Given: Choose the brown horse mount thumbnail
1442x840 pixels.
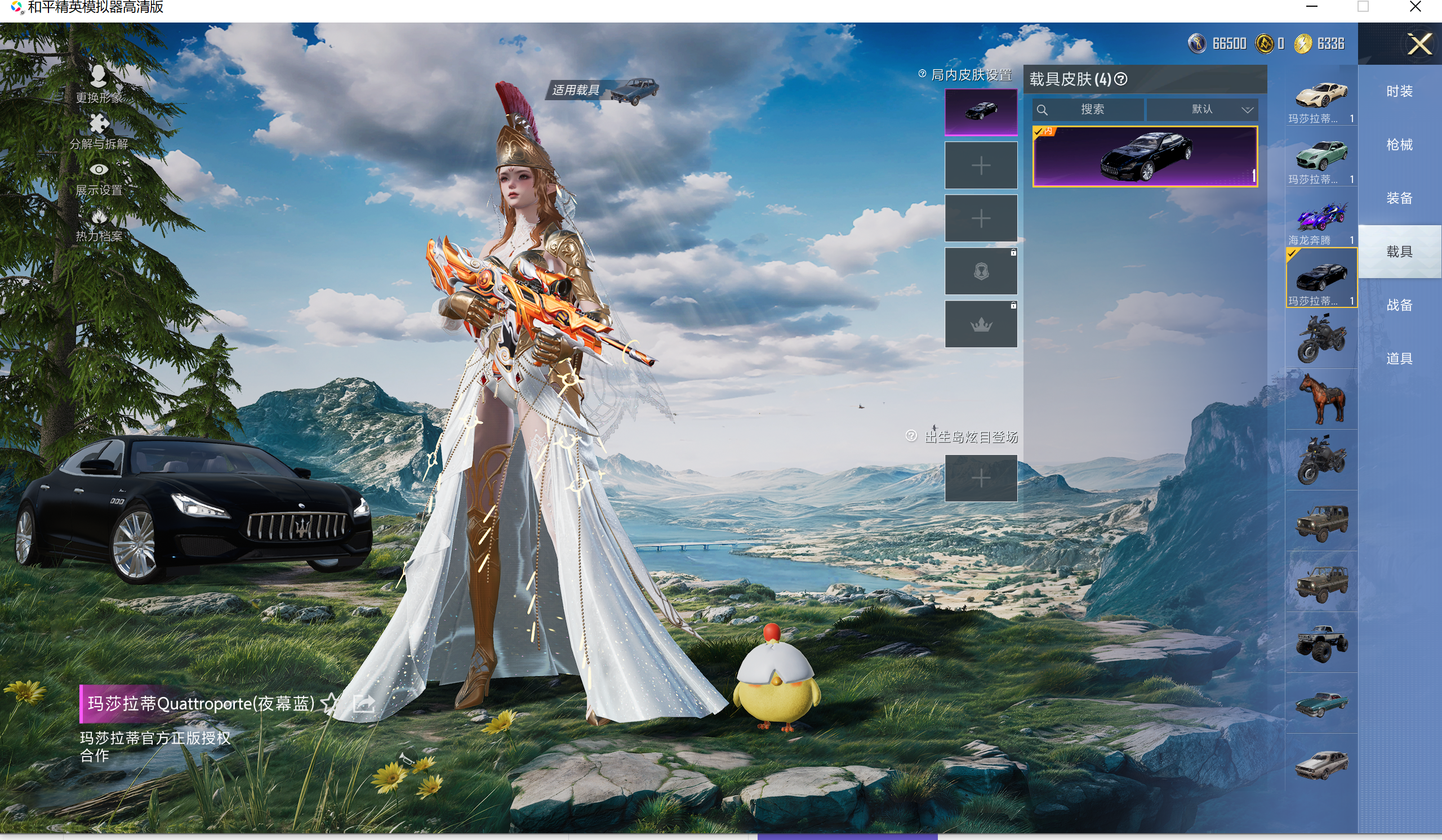Looking at the screenshot, I should click(x=1321, y=399).
